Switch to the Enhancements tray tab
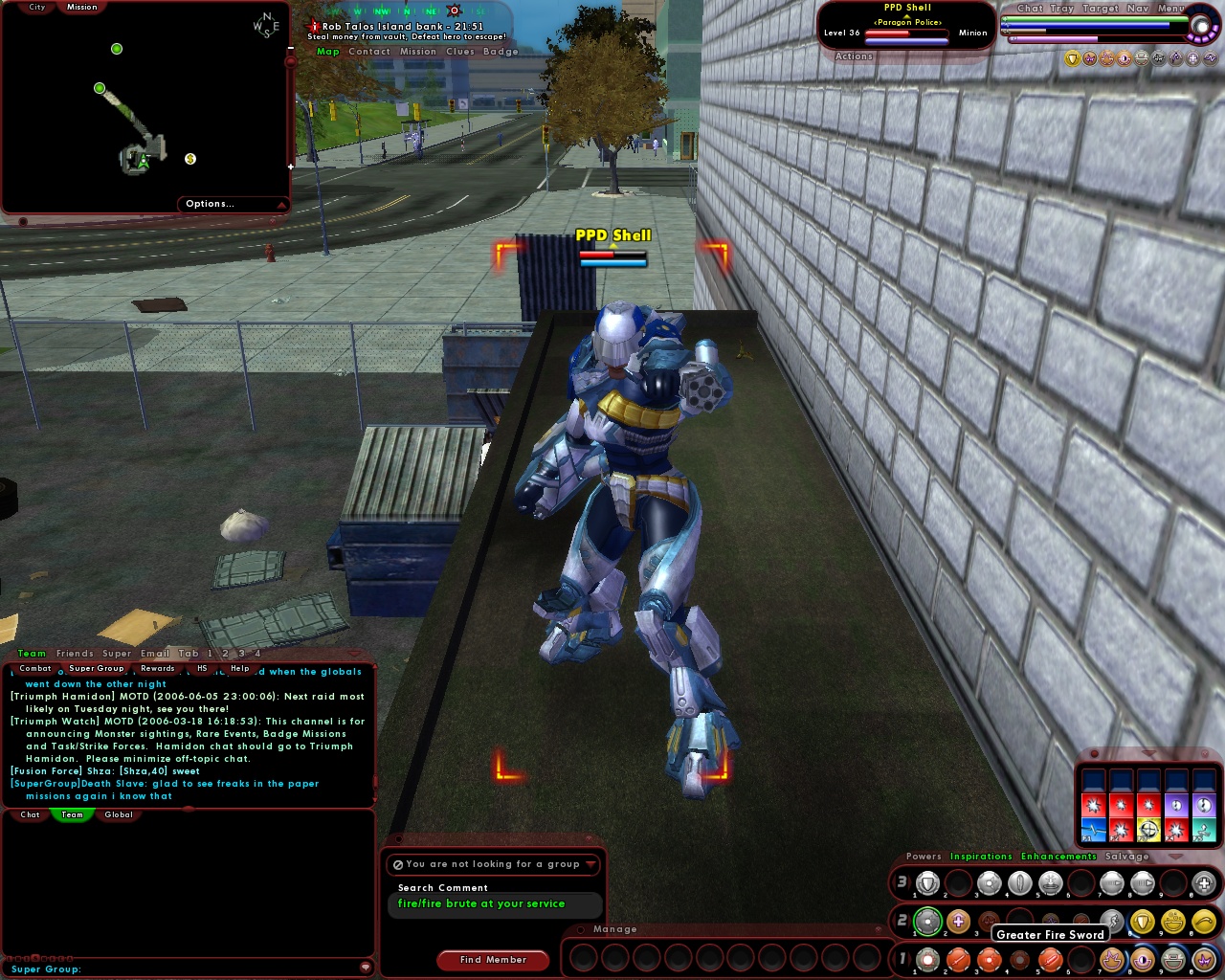The width and height of the screenshot is (1225, 980). point(1059,856)
